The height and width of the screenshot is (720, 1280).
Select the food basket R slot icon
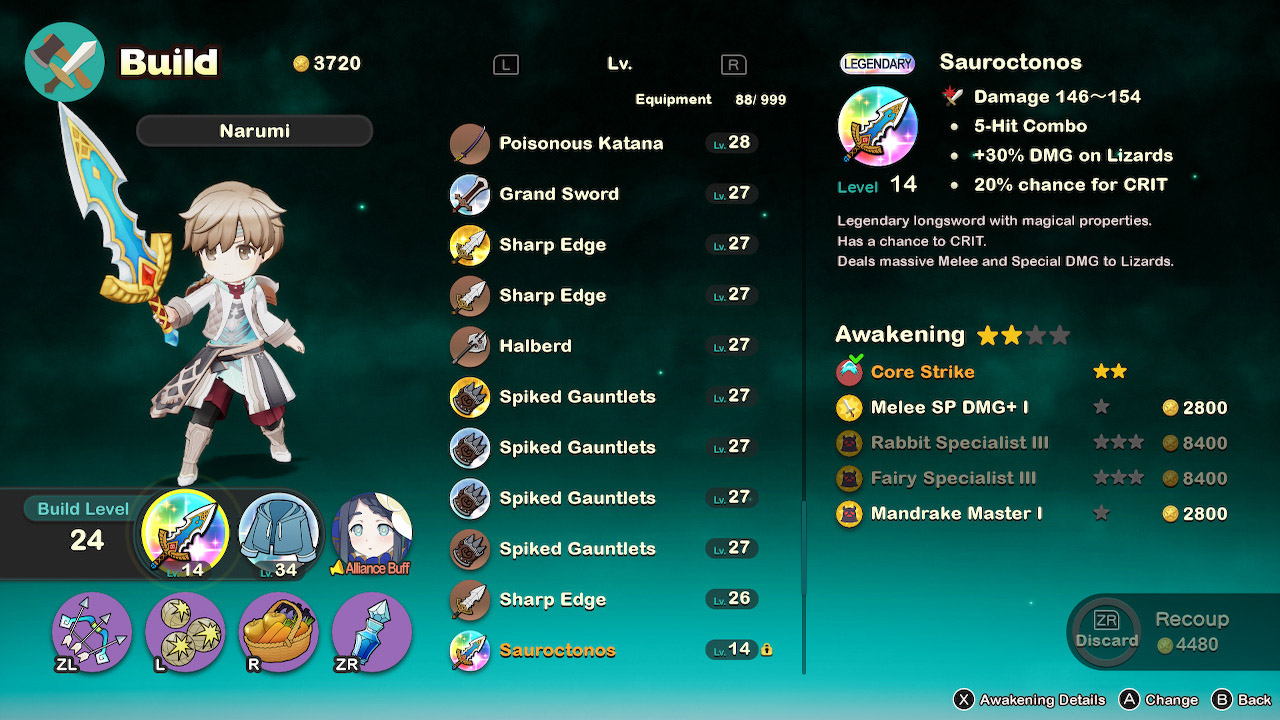pos(278,633)
